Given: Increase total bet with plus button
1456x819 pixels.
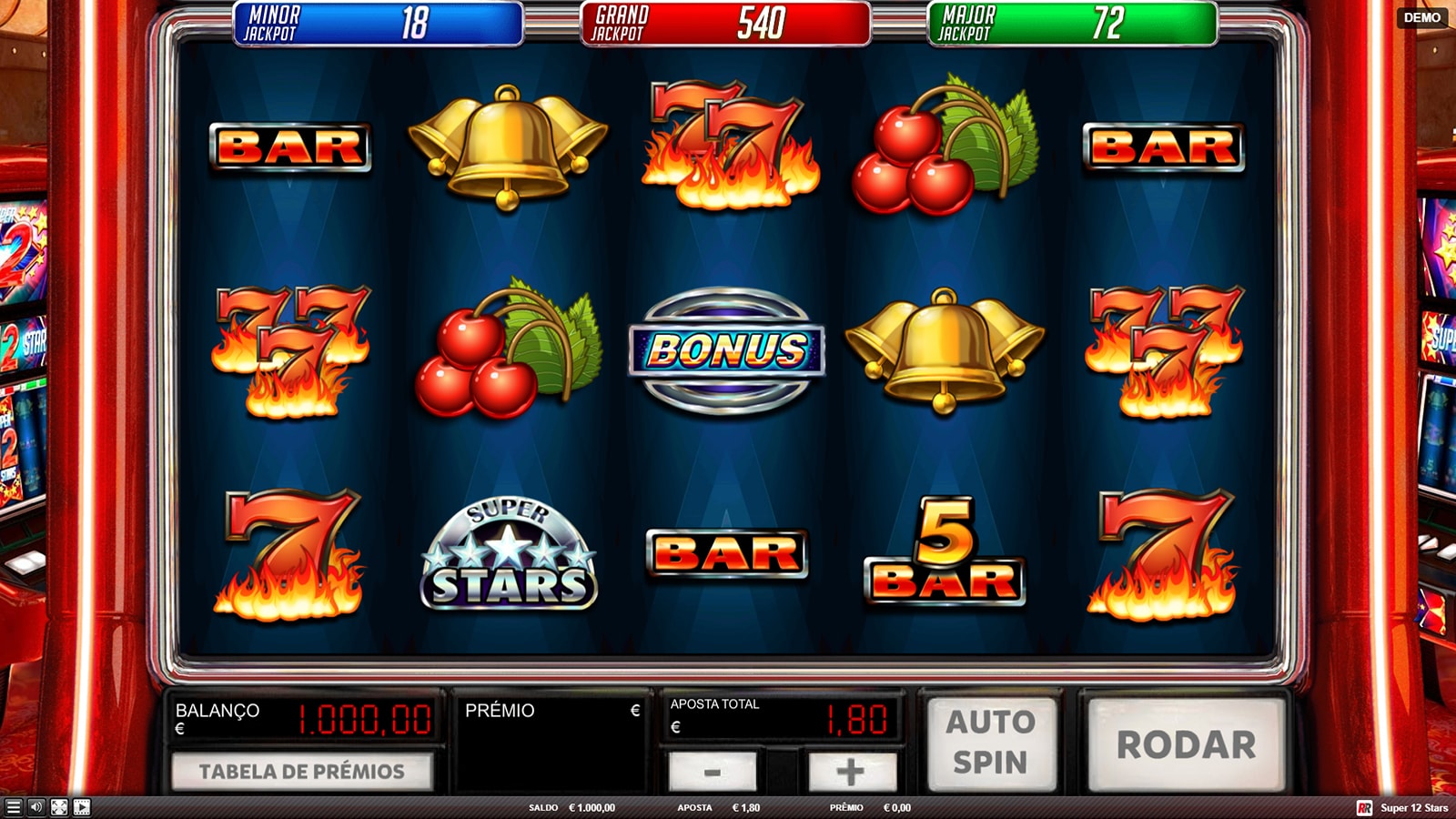Looking at the screenshot, I should [x=852, y=772].
